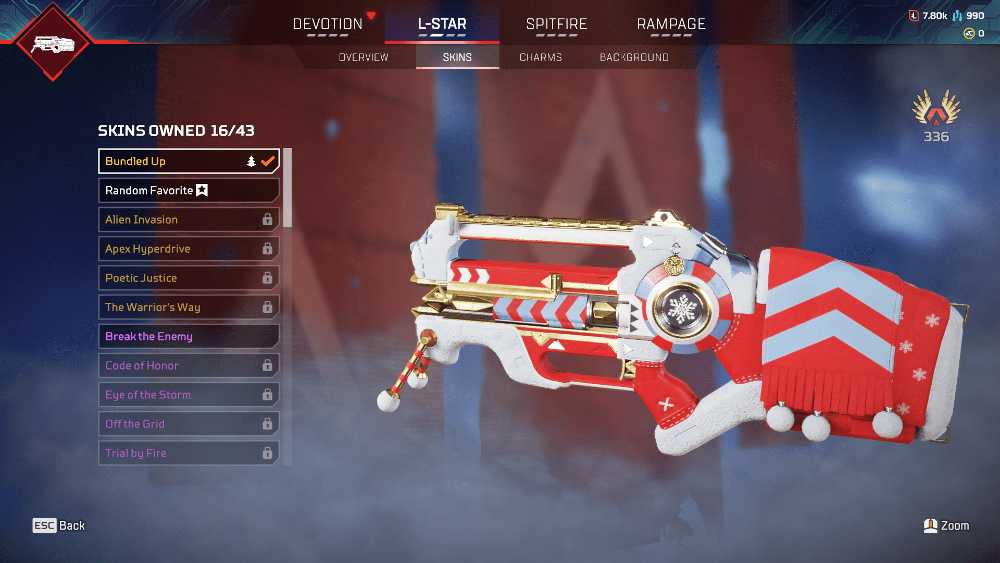
Task: Switch to the Devotion weapon tab
Action: point(327,24)
